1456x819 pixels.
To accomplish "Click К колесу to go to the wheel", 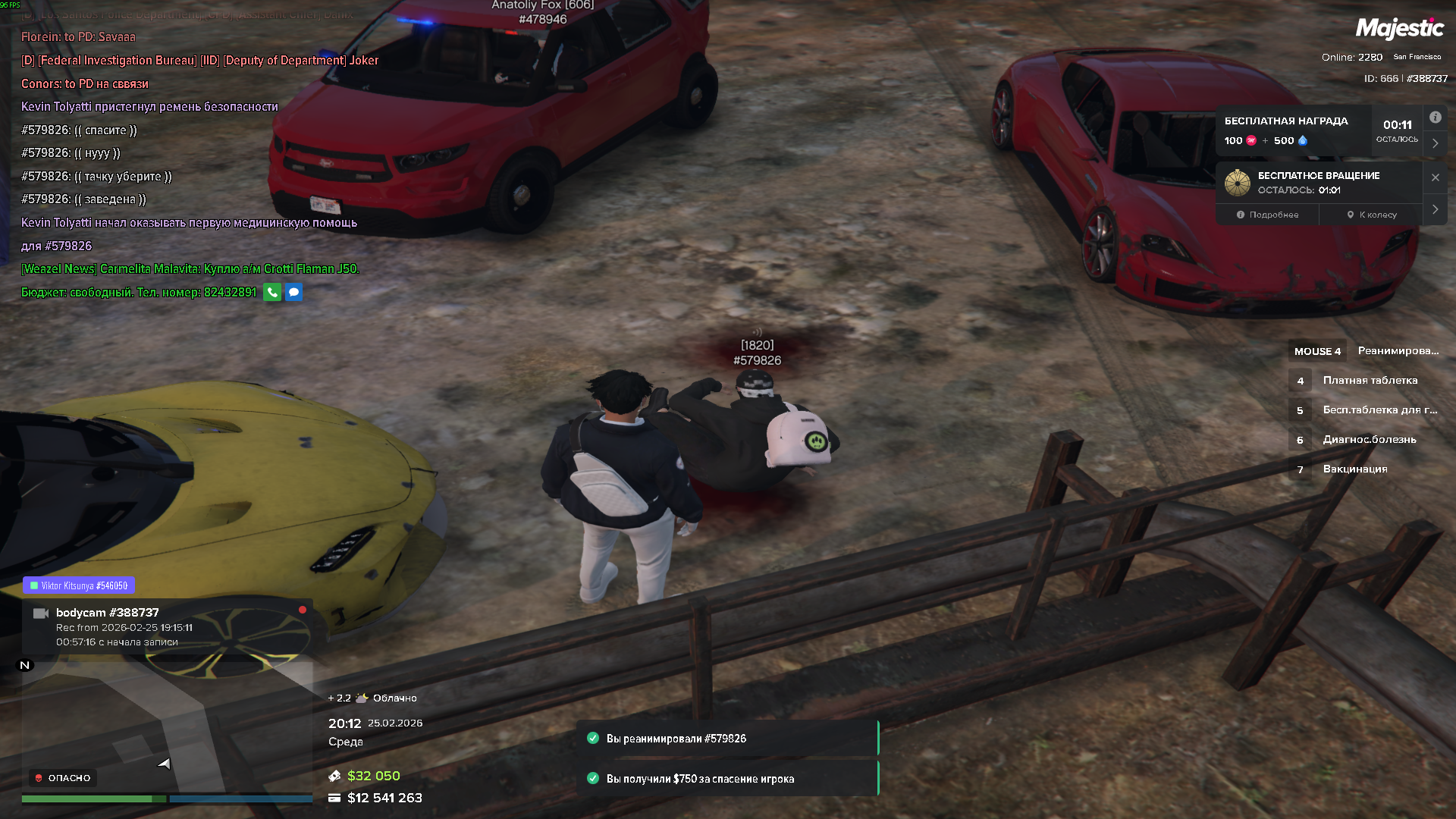I will click(1372, 215).
